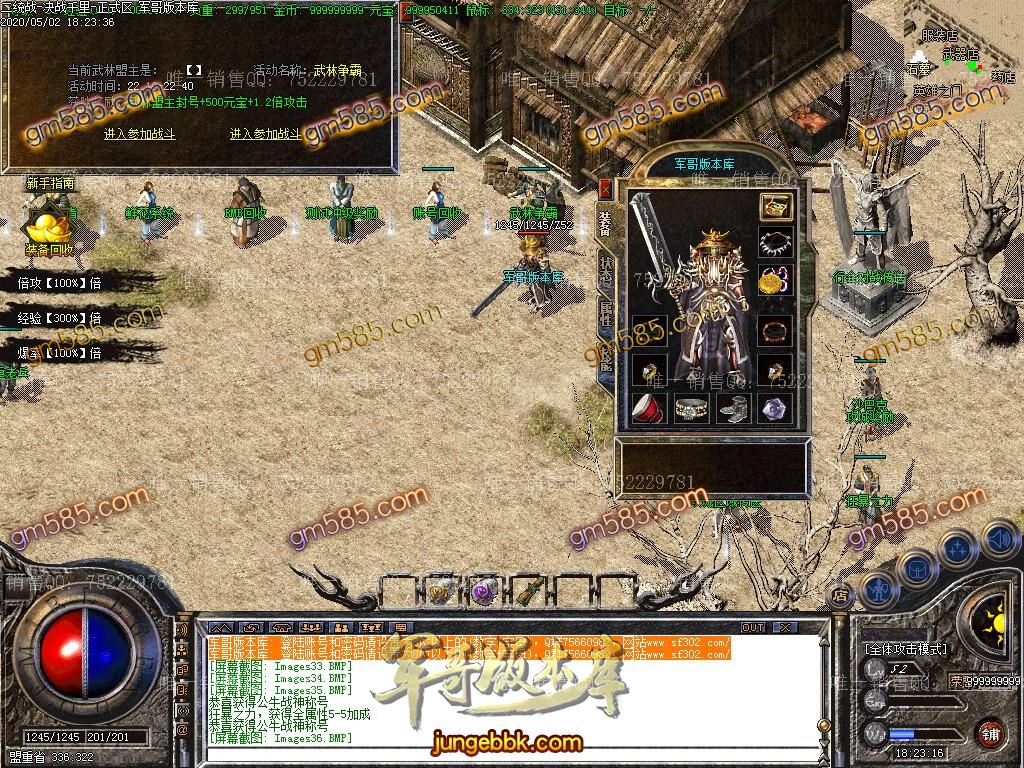1024x768 pixels.
Task: Toggle sound with the speaker button
Action: 997,540
